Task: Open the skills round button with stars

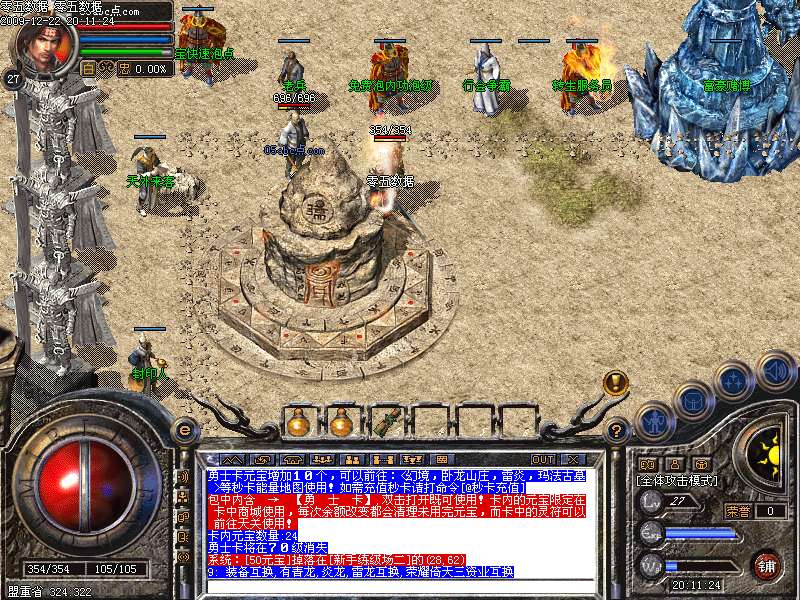Action: click(735, 381)
